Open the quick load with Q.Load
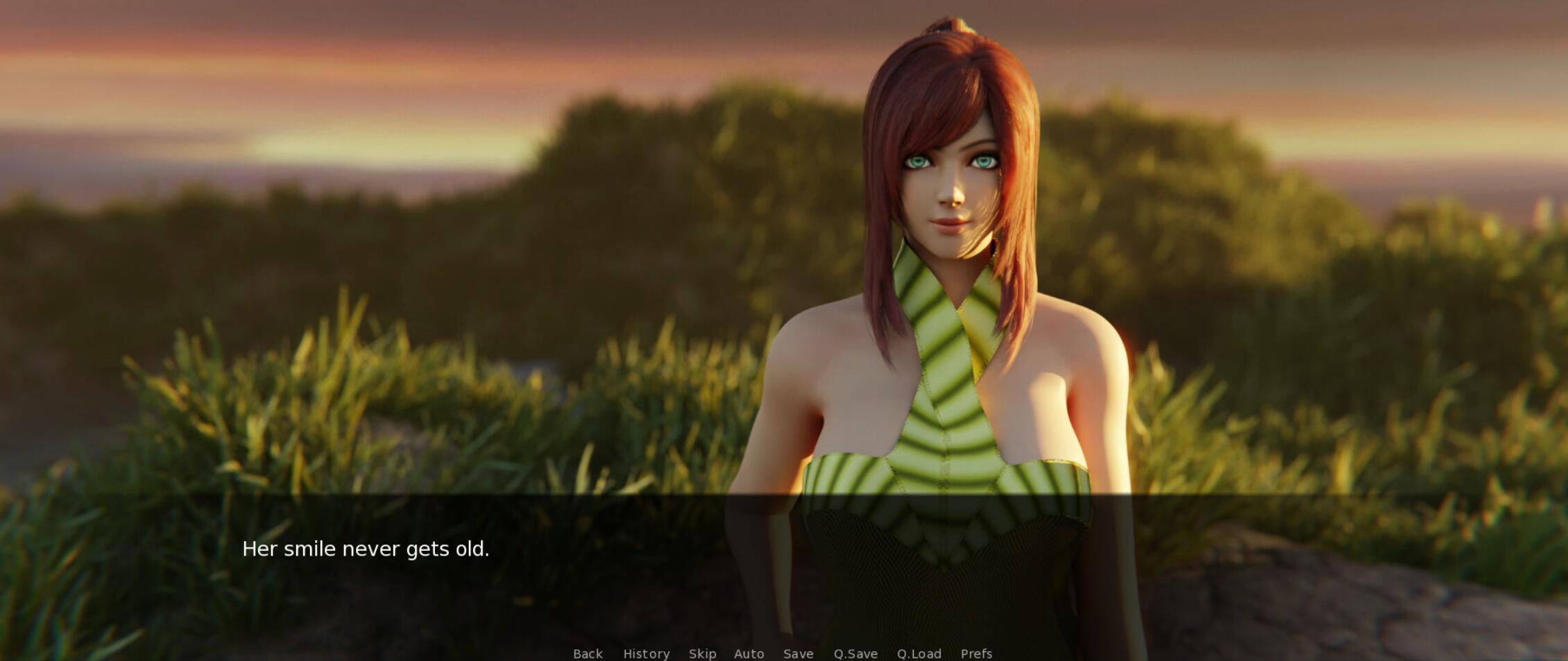 pos(919,653)
